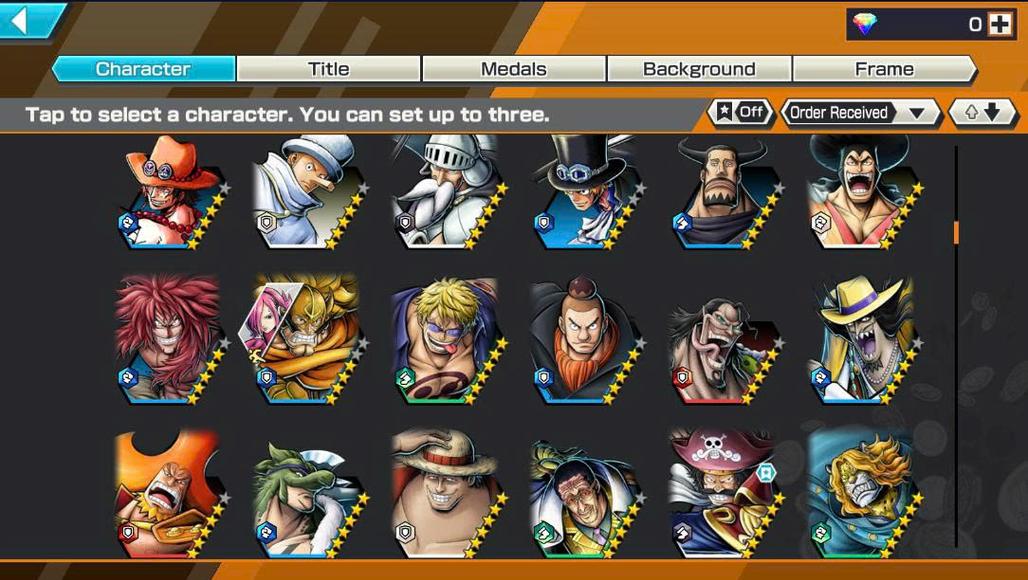Switch to the Title tab
Image resolution: width=1028 pixels, height=580 pixels.
(x=328, y=69)
